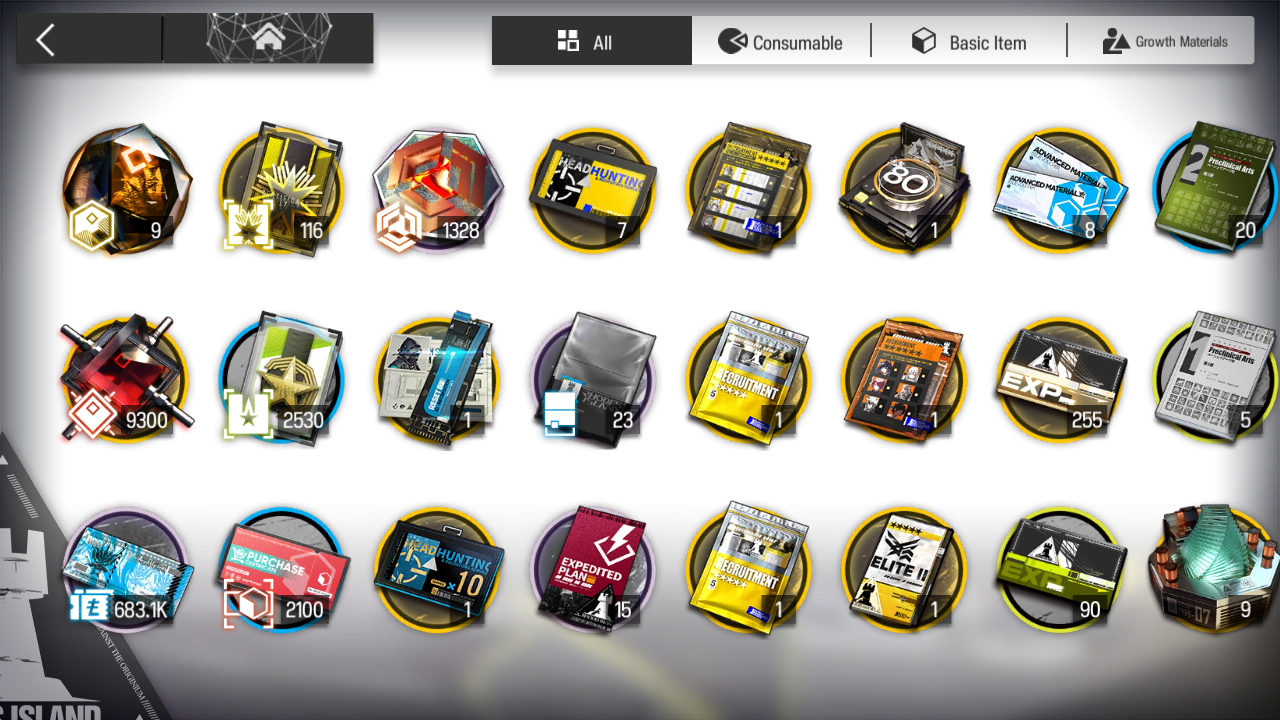Viewport: 1280px width, 720px height.
Task: Select the white Preclinical Arts book
Action: [1214, 378]
